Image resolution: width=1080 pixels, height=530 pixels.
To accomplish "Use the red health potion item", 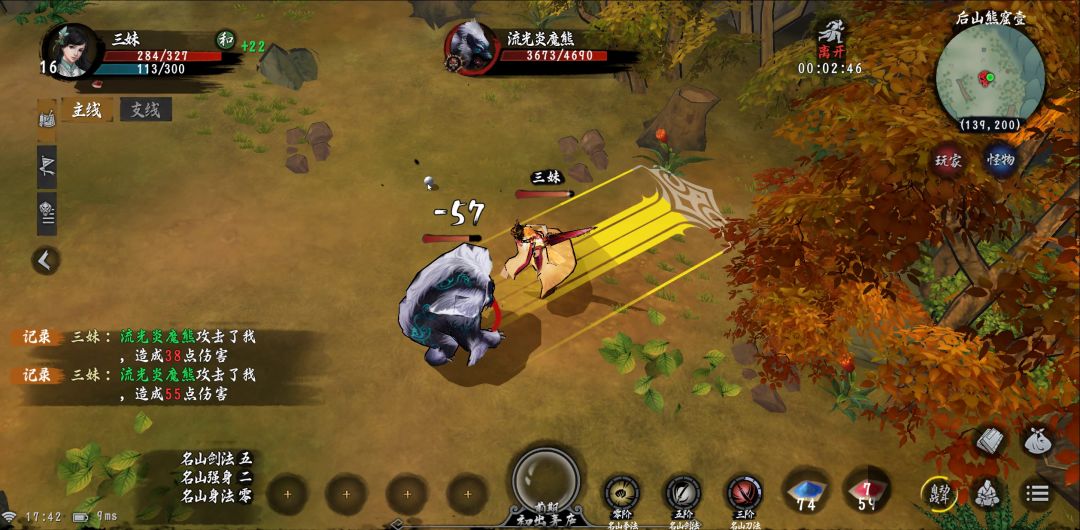I will coord(867,491).
